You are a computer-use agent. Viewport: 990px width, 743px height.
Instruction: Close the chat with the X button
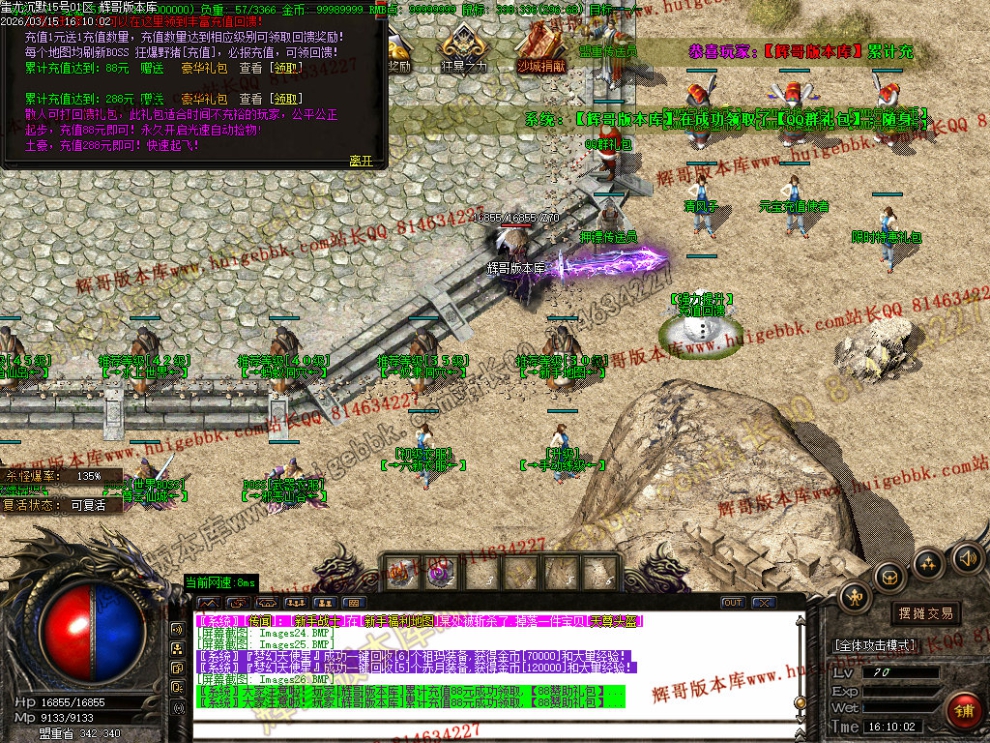(763, 603)
